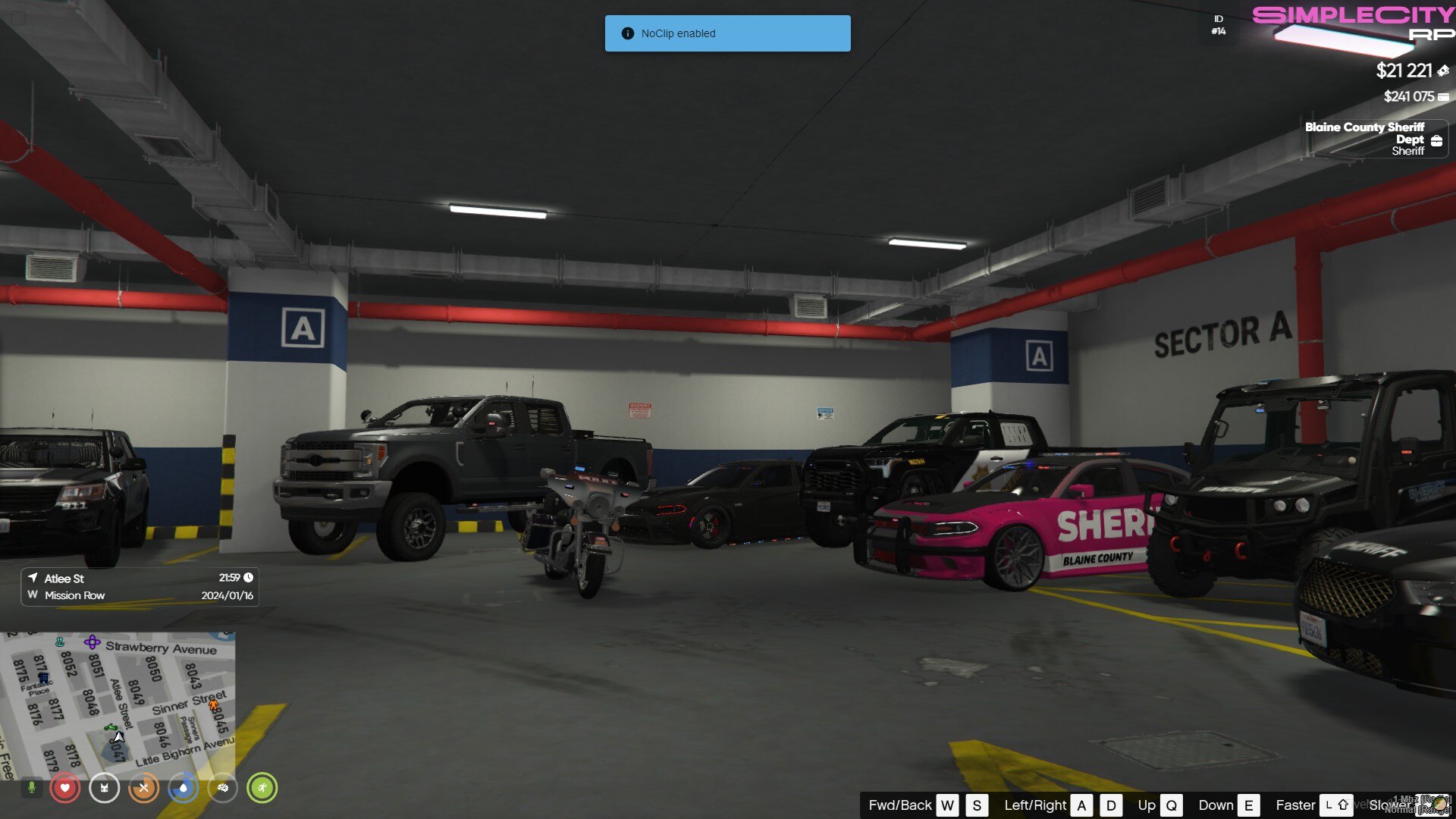Viewport: 1456px width, 819px height.
Task: Click the microphone voice chat icon
Action: 31,787
